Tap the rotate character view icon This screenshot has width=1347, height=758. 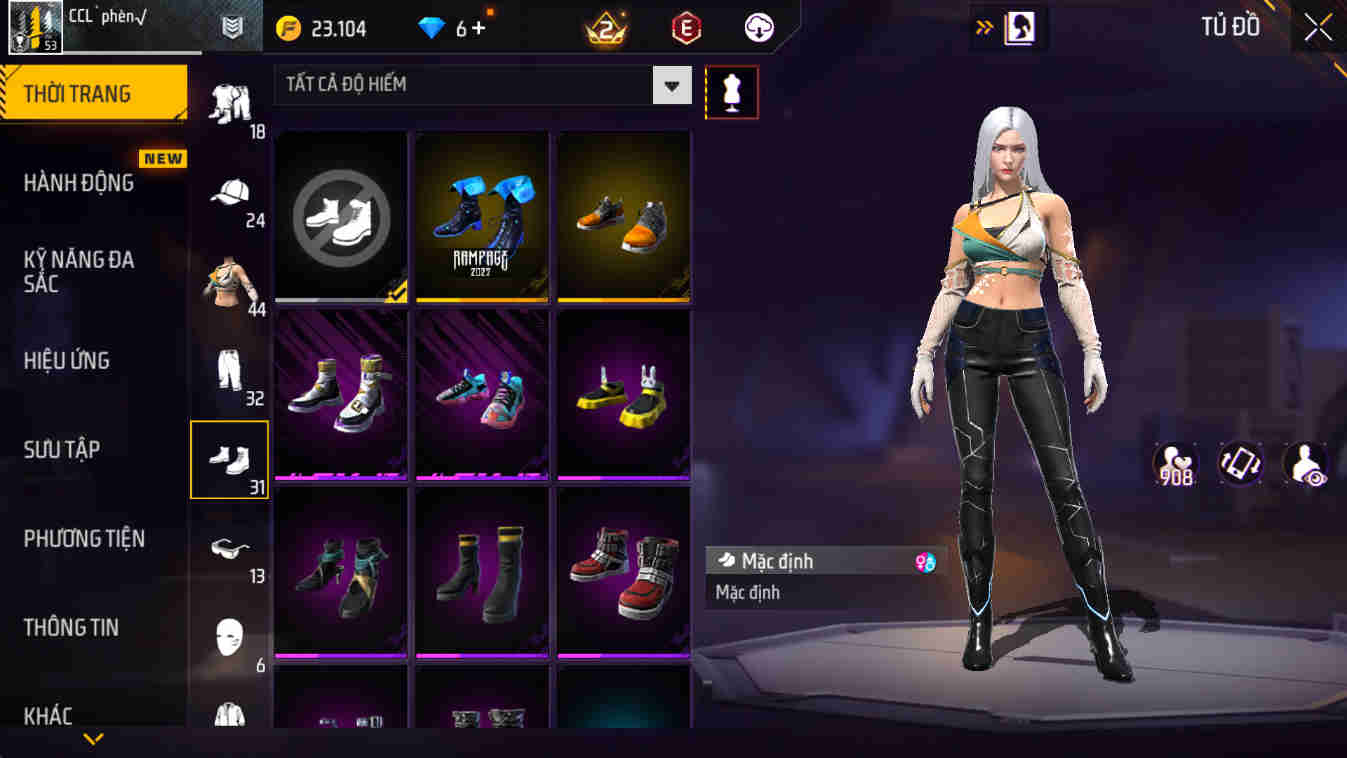[x=1239, y=464]
